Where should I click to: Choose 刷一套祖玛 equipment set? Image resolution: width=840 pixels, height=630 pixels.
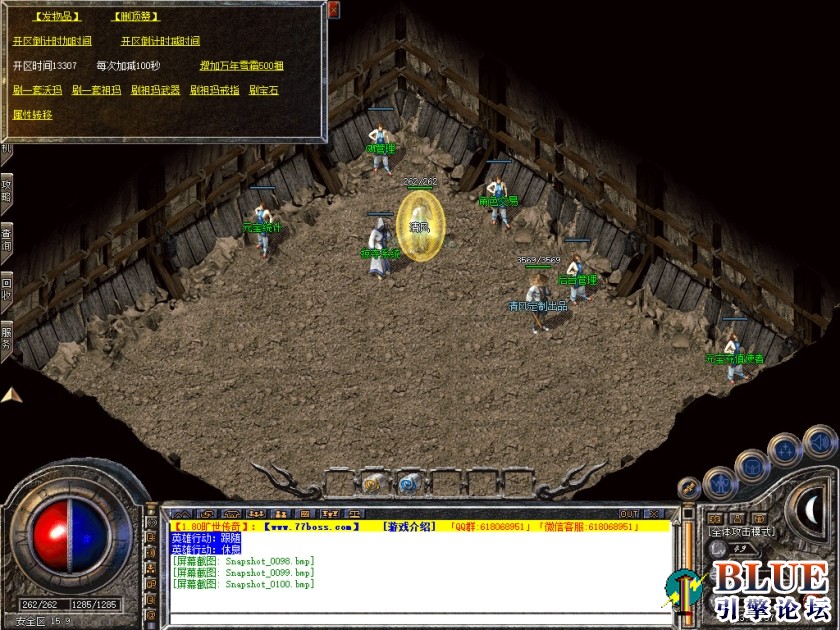pyautogui.click(x=96, y=90)
